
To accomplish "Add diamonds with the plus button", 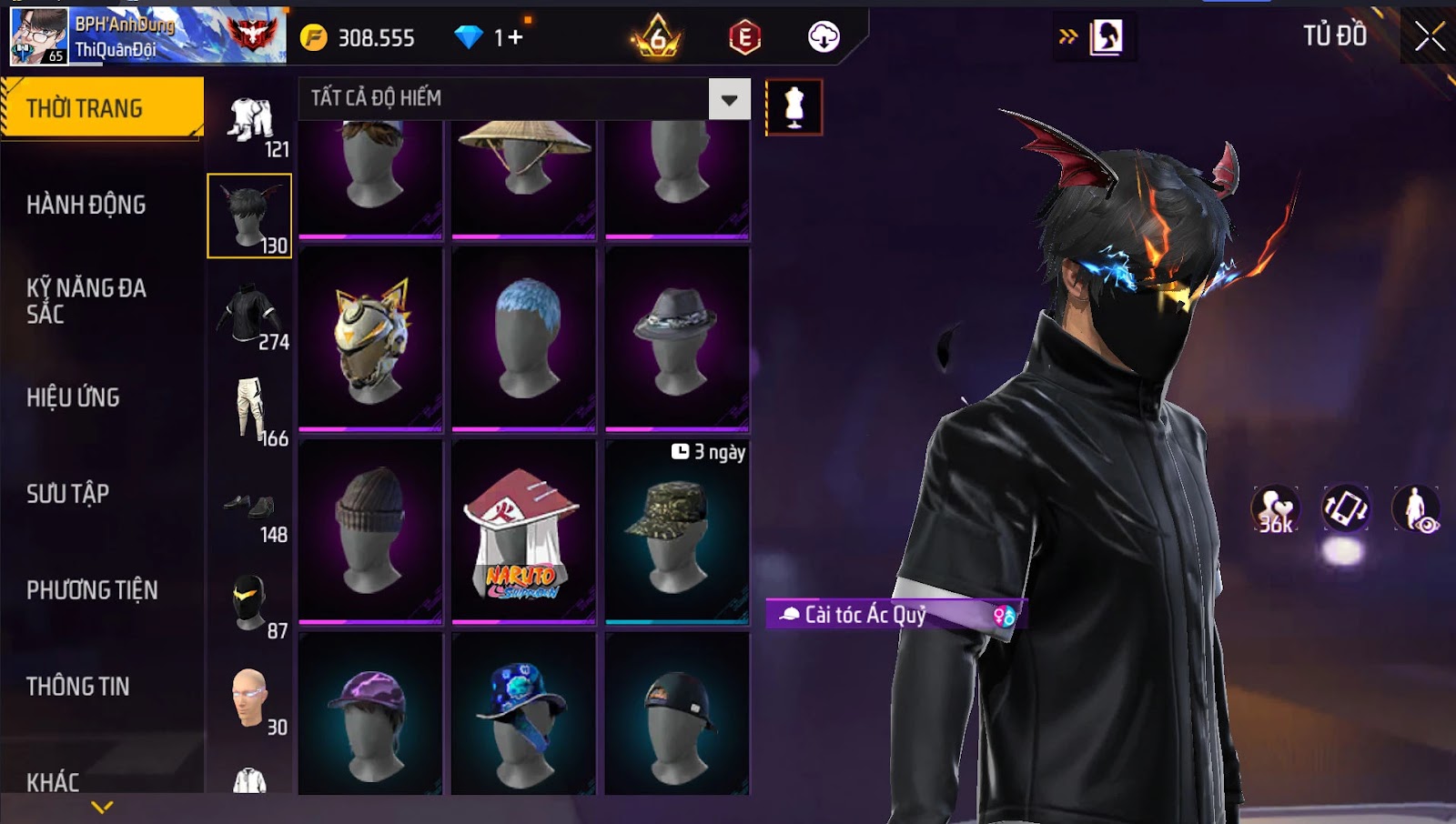I will [515, 37].
